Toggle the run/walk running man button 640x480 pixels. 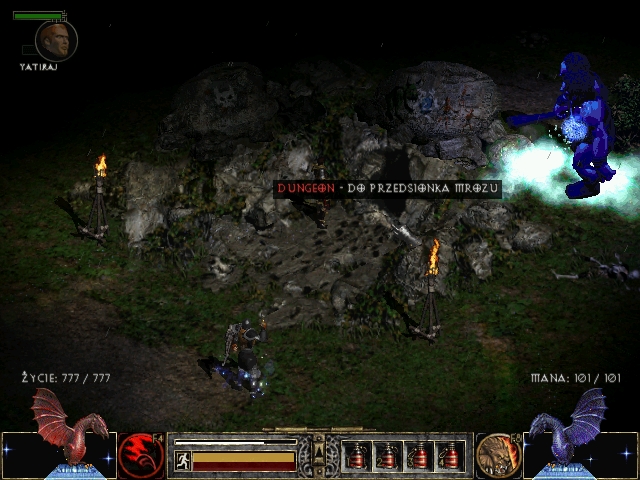pos(182,460)
